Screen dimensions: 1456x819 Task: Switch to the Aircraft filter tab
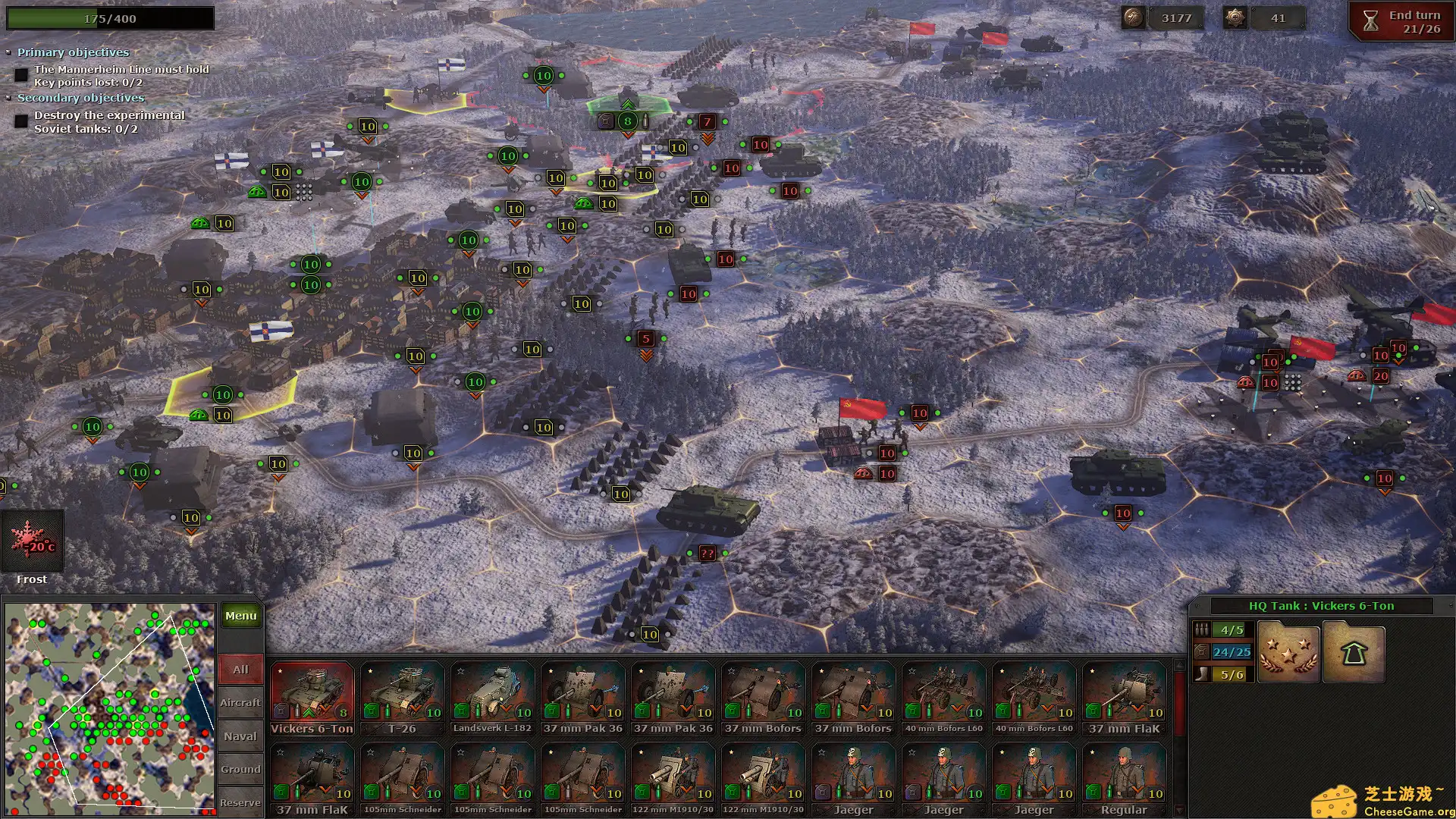point(240,703)
